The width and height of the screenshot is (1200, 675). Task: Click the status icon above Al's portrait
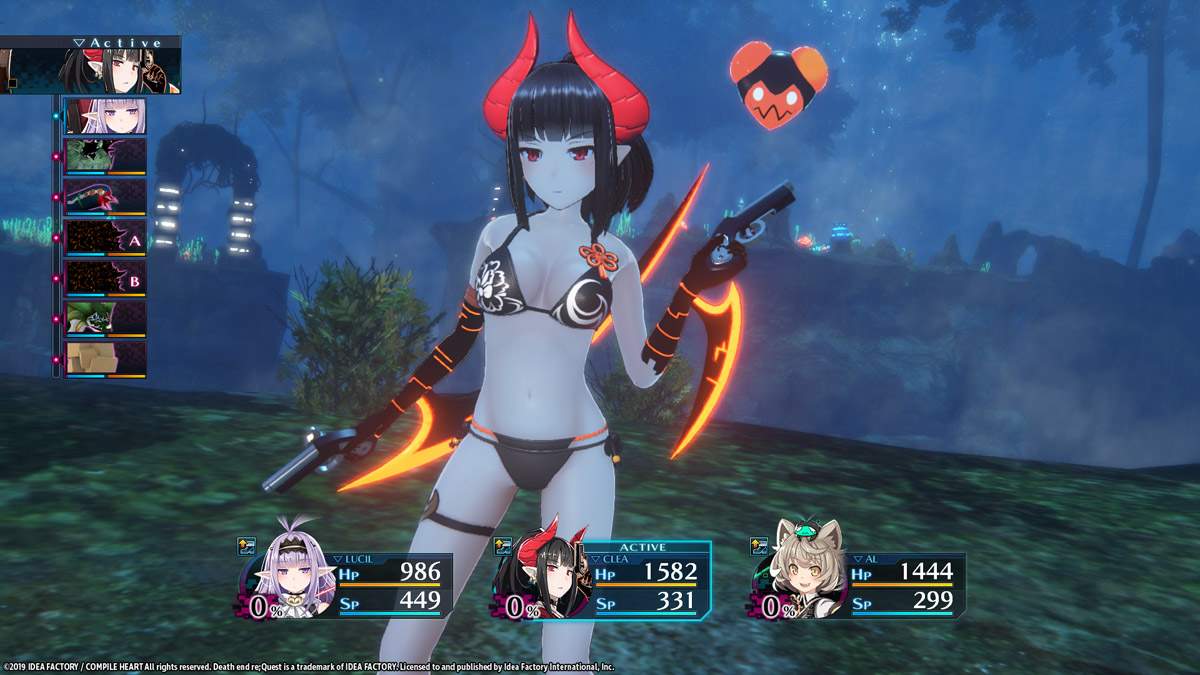pos(760,546)
